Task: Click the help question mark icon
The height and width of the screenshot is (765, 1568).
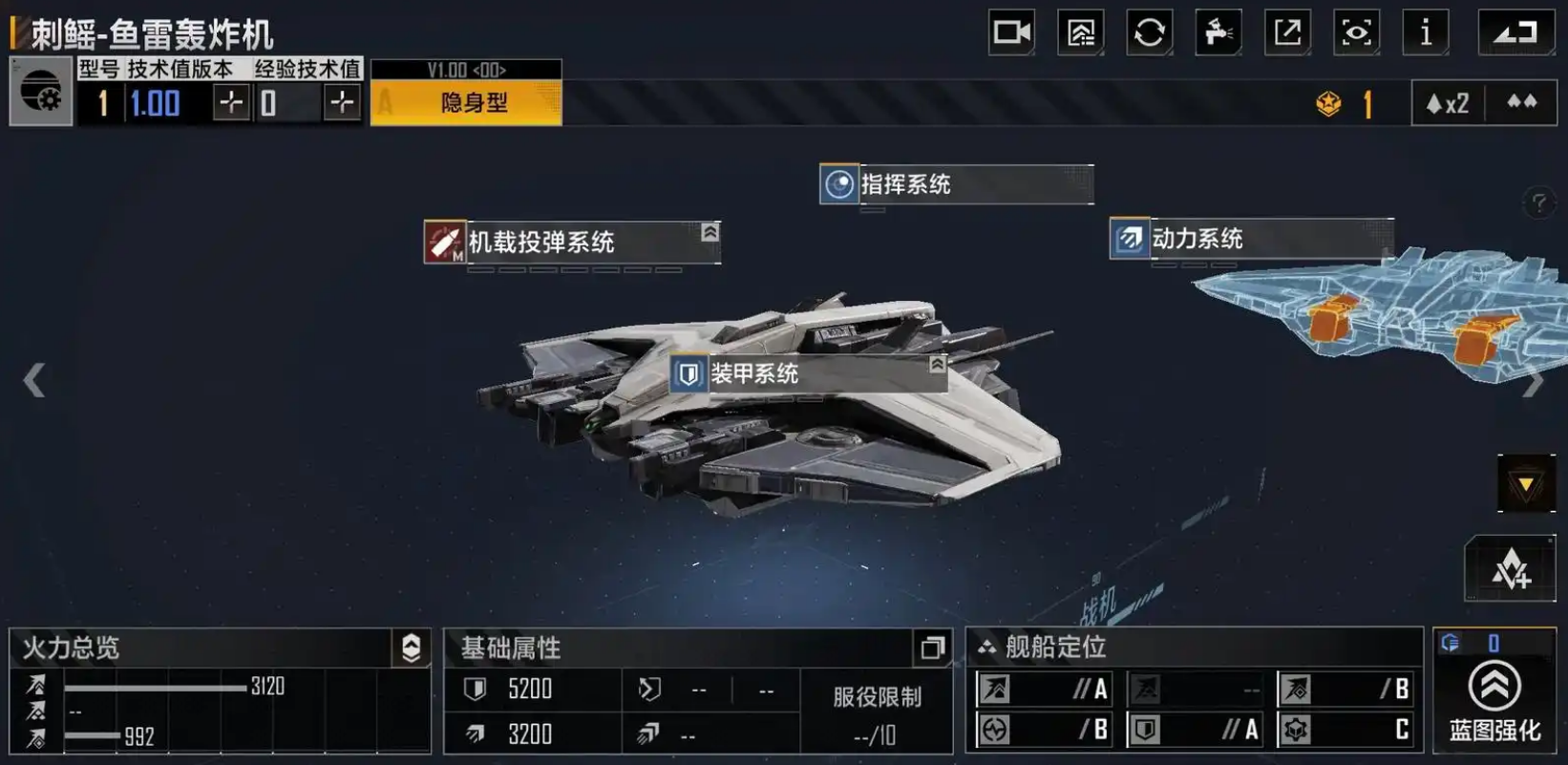Action: coord(1538,202)
